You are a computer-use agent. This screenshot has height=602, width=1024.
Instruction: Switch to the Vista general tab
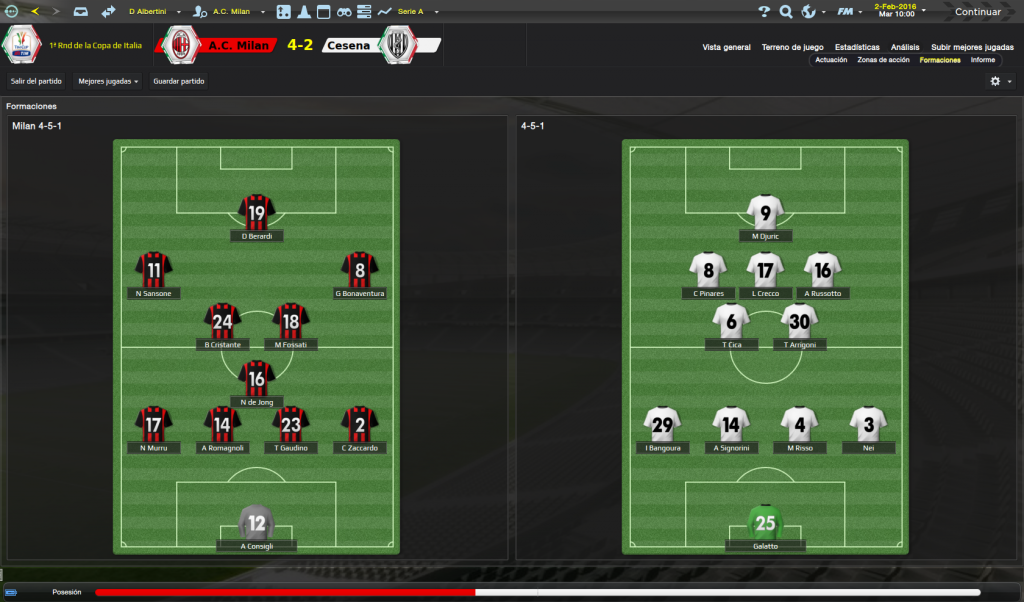point(726,47)
